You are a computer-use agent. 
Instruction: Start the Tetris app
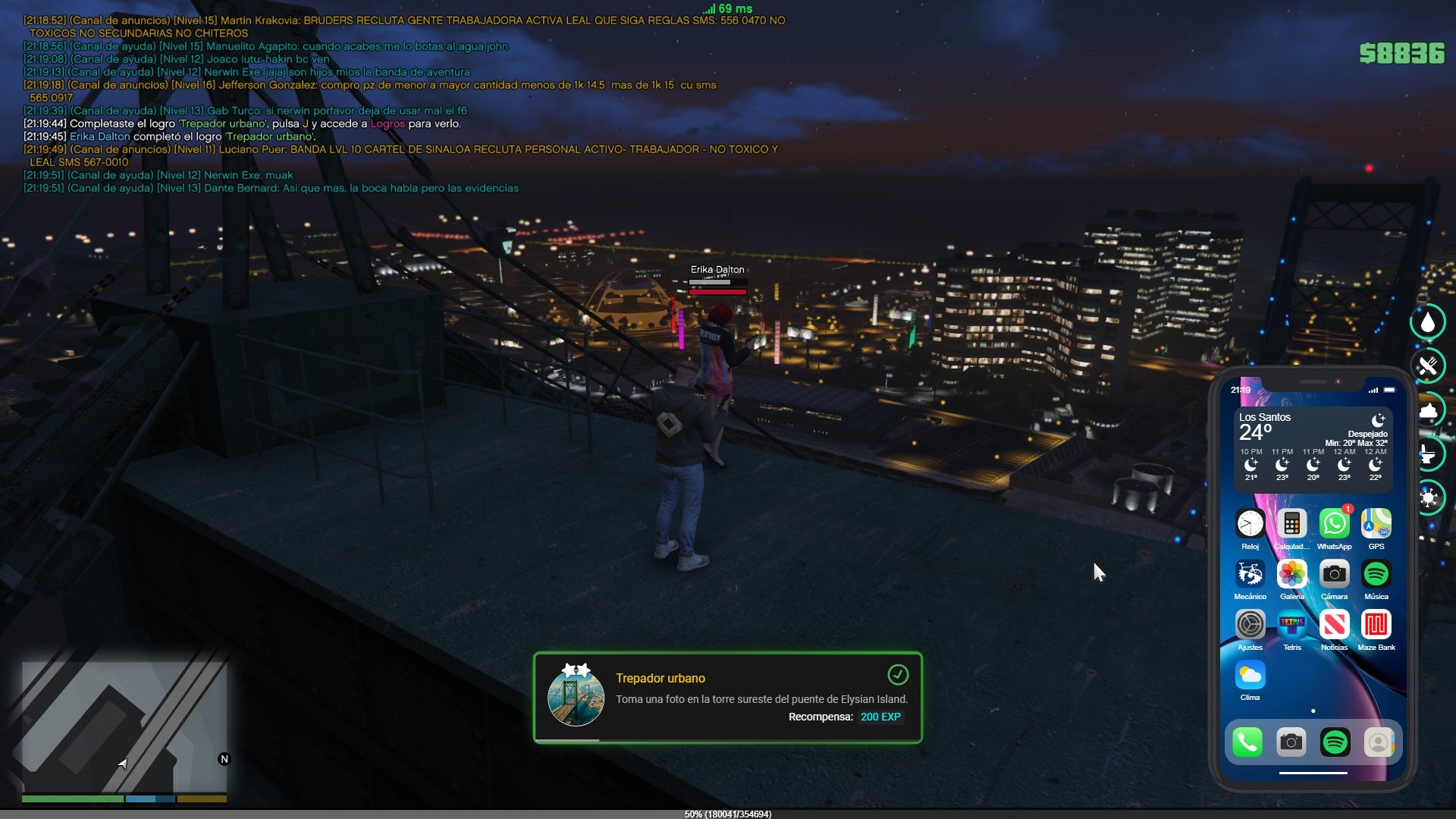(1291, 626)
